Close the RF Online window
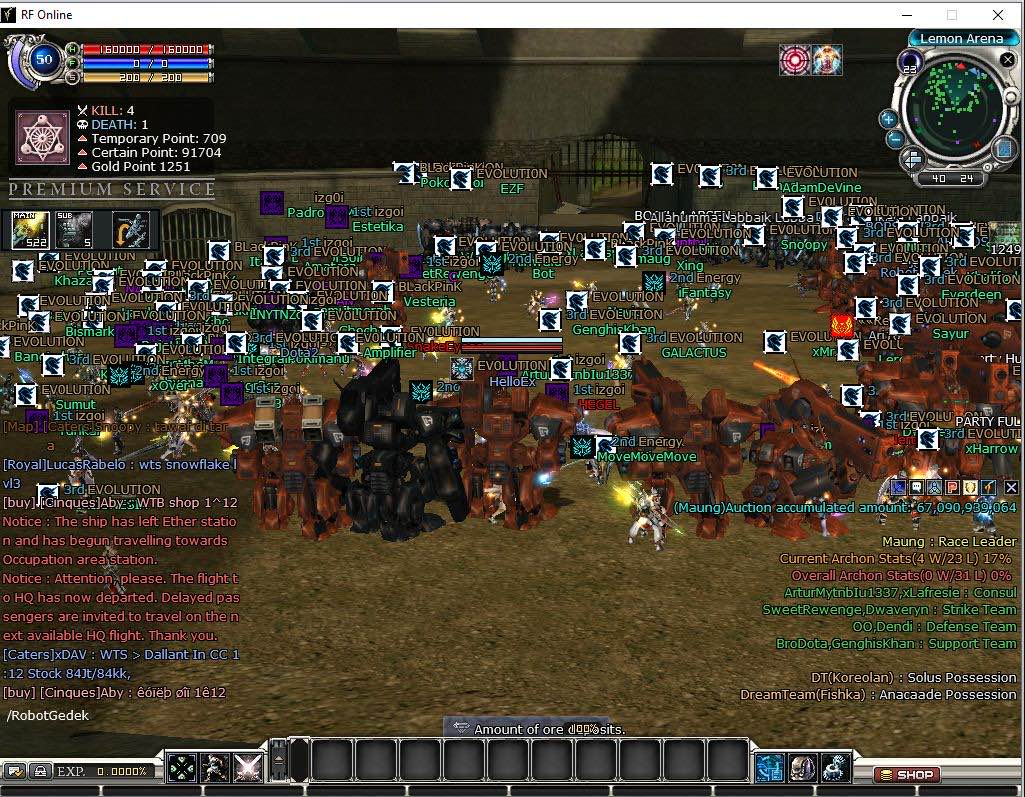1025x797 pixels. 998,15
